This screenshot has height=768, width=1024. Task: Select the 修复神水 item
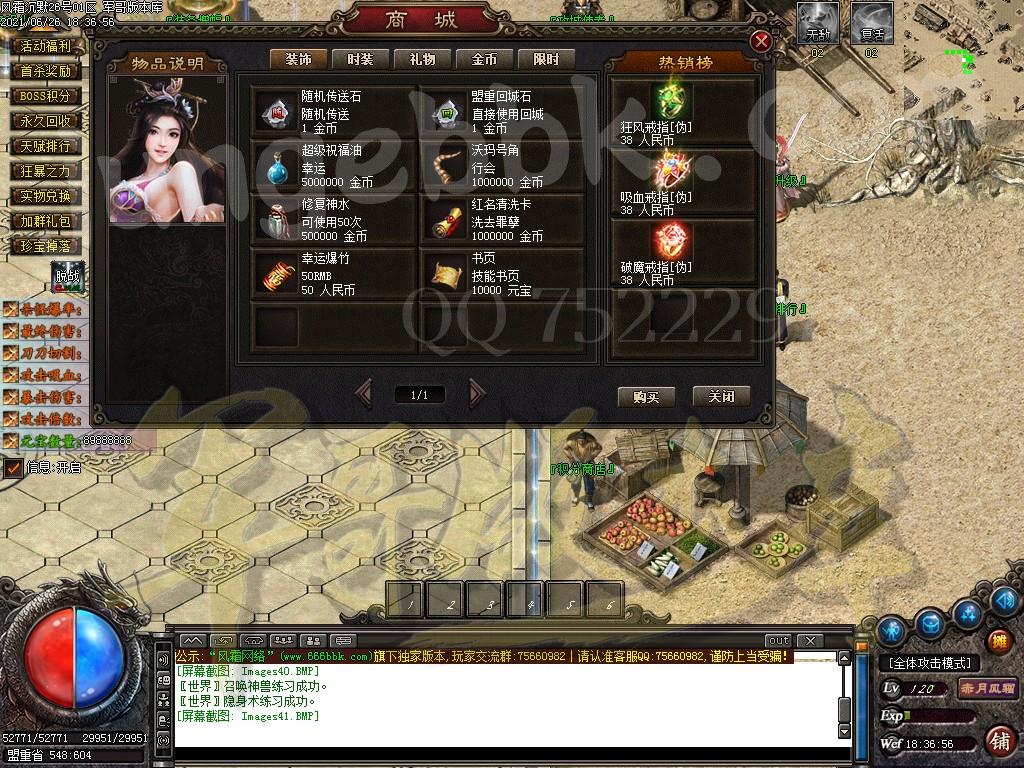(x=333, y=220)
